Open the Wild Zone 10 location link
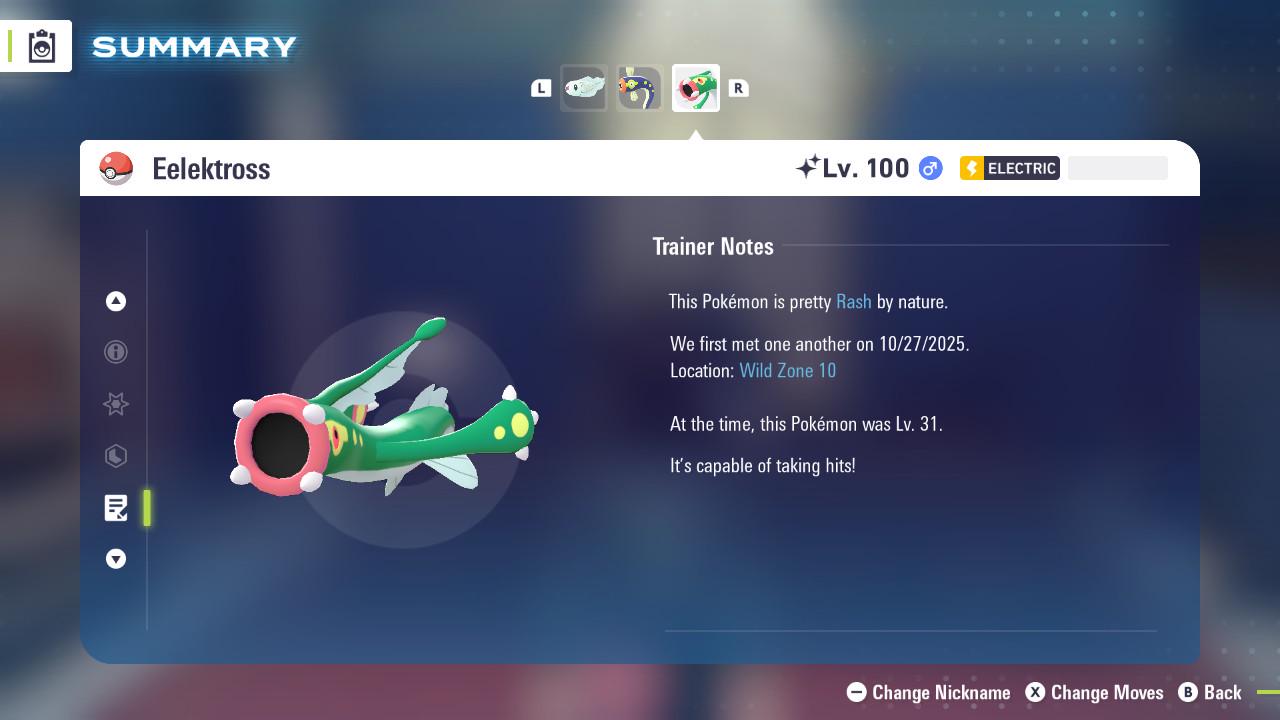The image size is (1280, 720). (x=788, y=370)
